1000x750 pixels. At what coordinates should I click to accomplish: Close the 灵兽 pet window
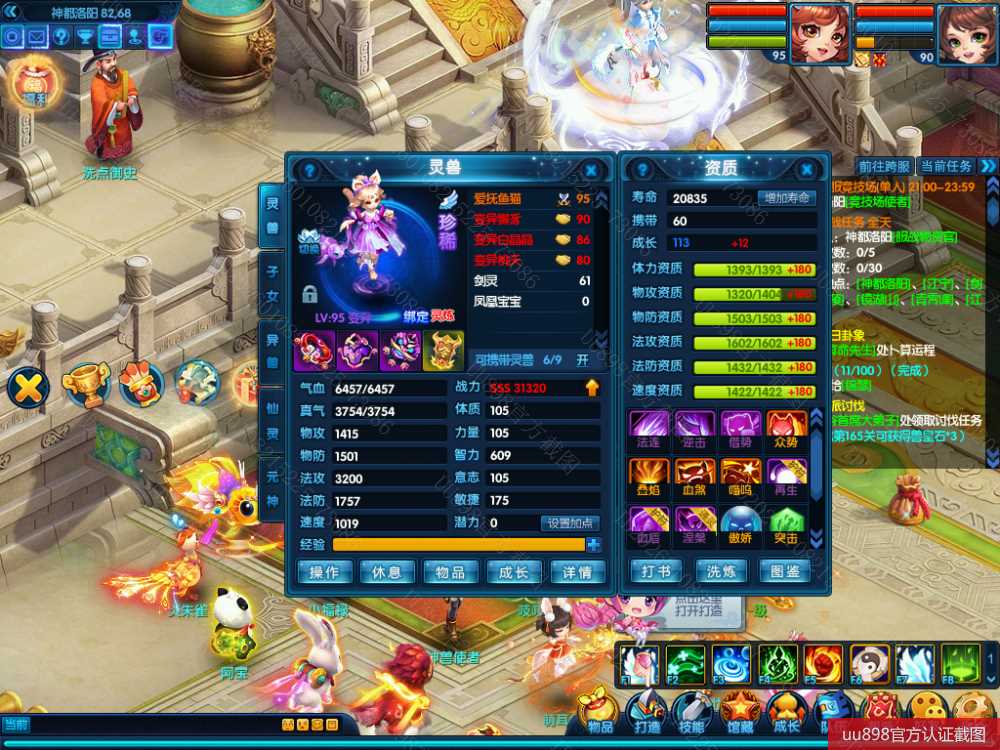pos(590,170)
